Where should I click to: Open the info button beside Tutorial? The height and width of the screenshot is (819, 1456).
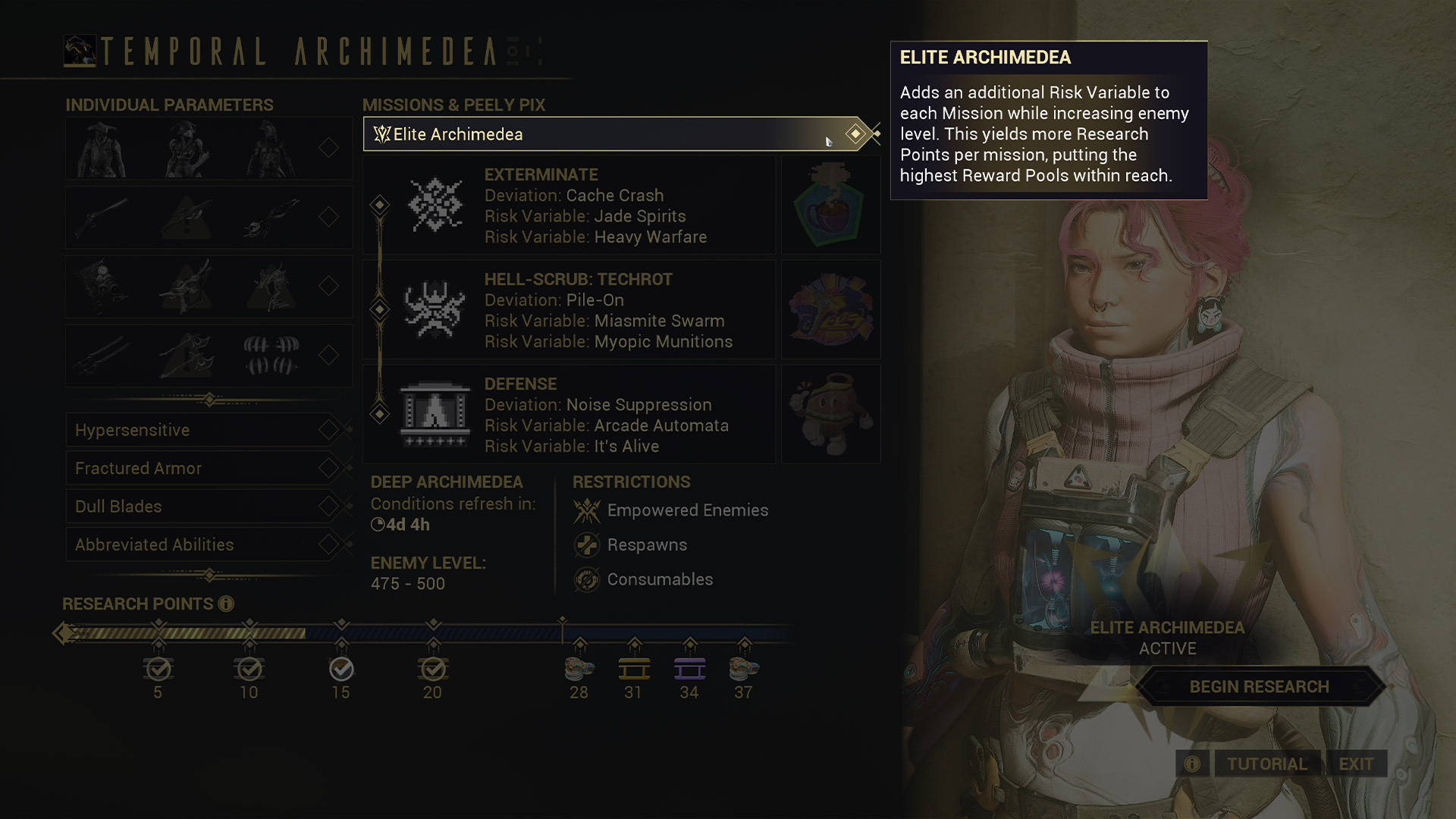click(x=1192, y=764)
